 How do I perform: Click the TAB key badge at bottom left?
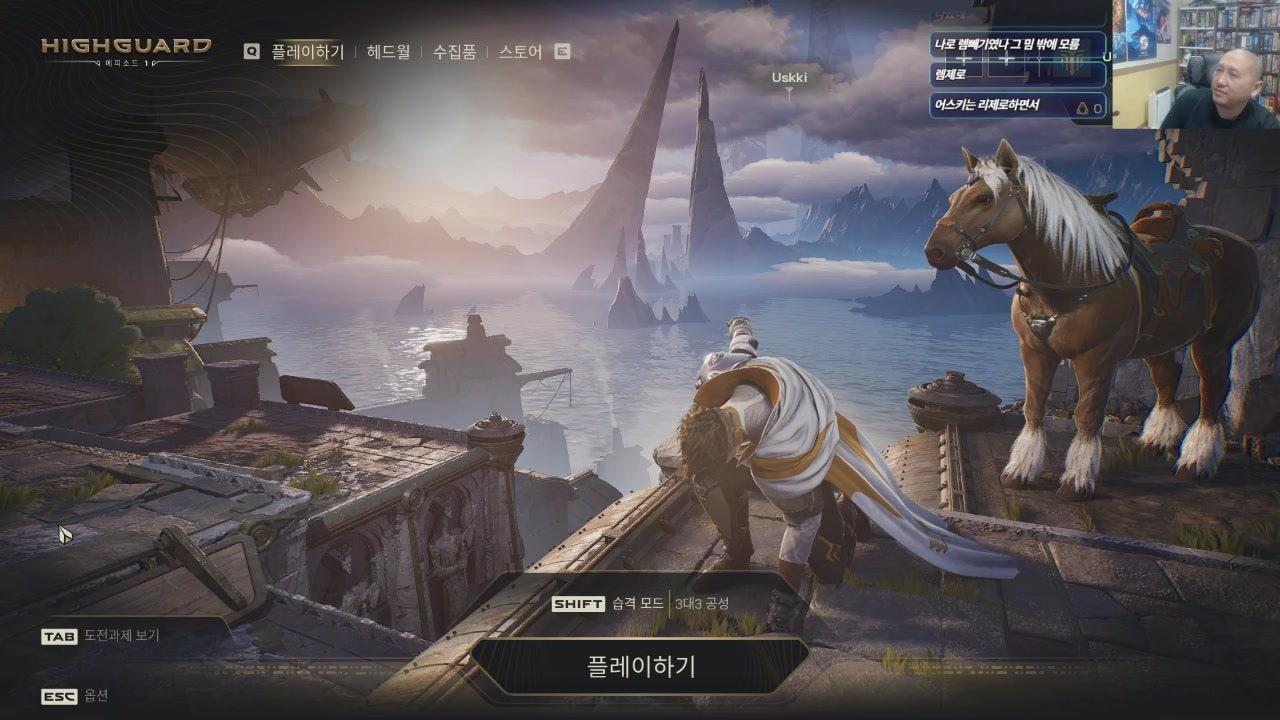click(x=58, y=634)
